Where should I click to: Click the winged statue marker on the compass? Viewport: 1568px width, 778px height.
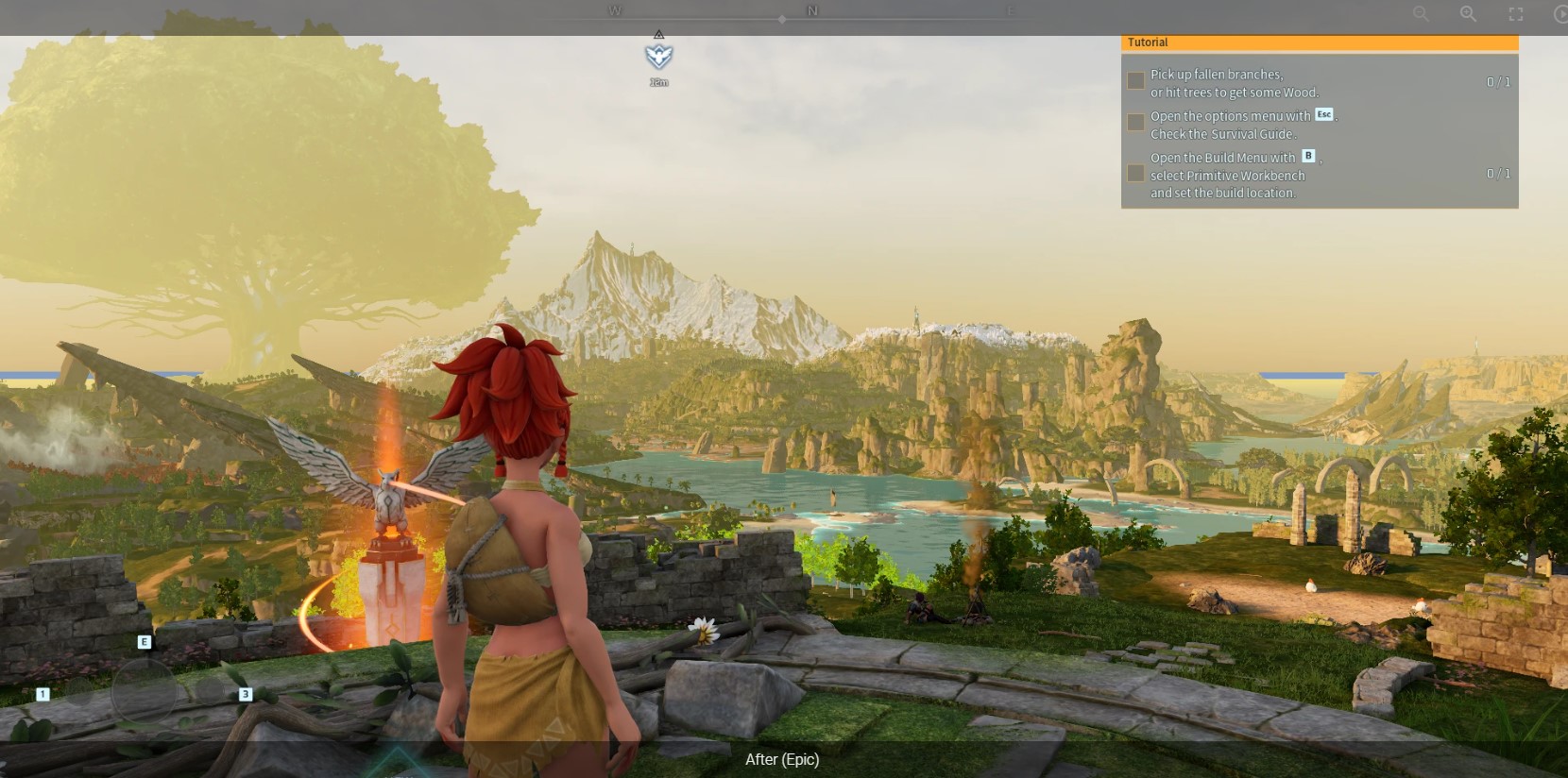click(658, 56)
